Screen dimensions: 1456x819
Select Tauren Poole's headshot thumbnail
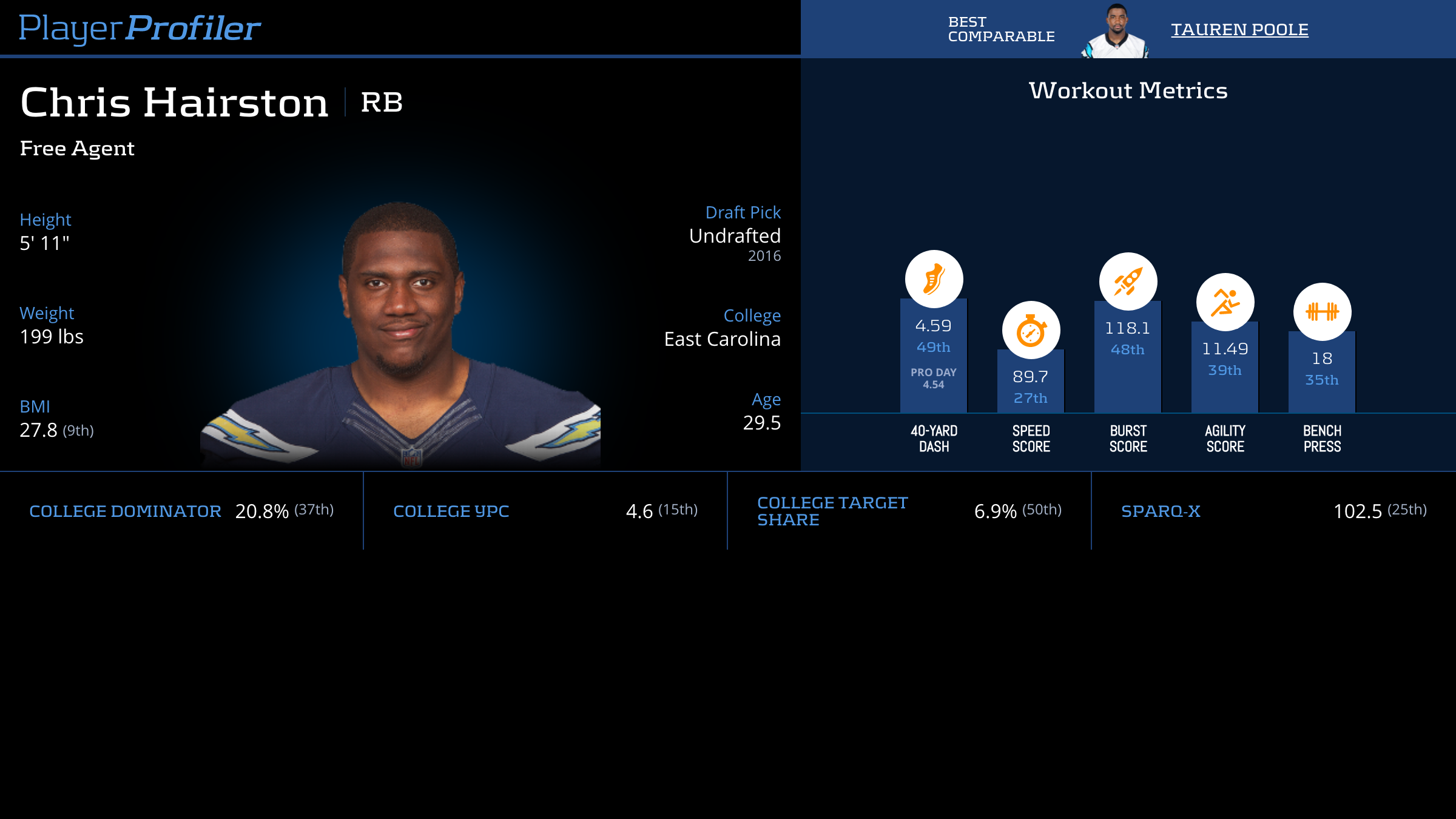tap(1115, 32)
